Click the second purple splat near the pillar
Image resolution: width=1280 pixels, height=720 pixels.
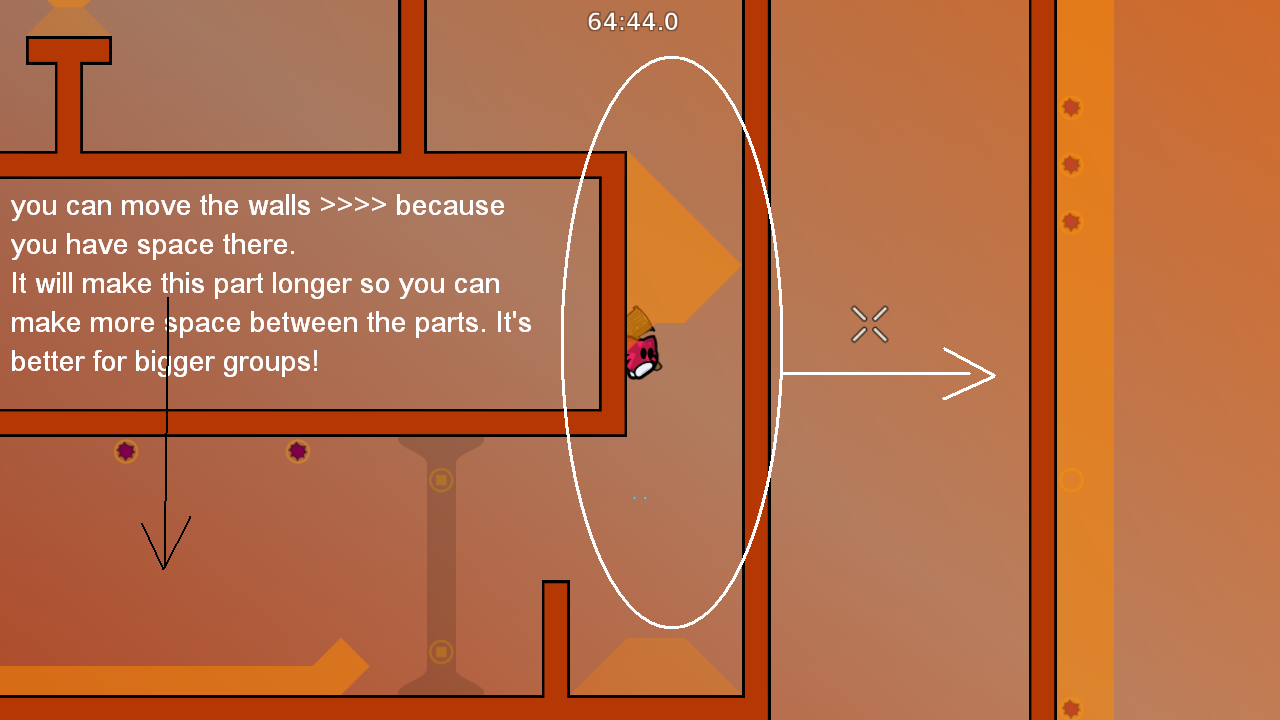click(297, 449)
